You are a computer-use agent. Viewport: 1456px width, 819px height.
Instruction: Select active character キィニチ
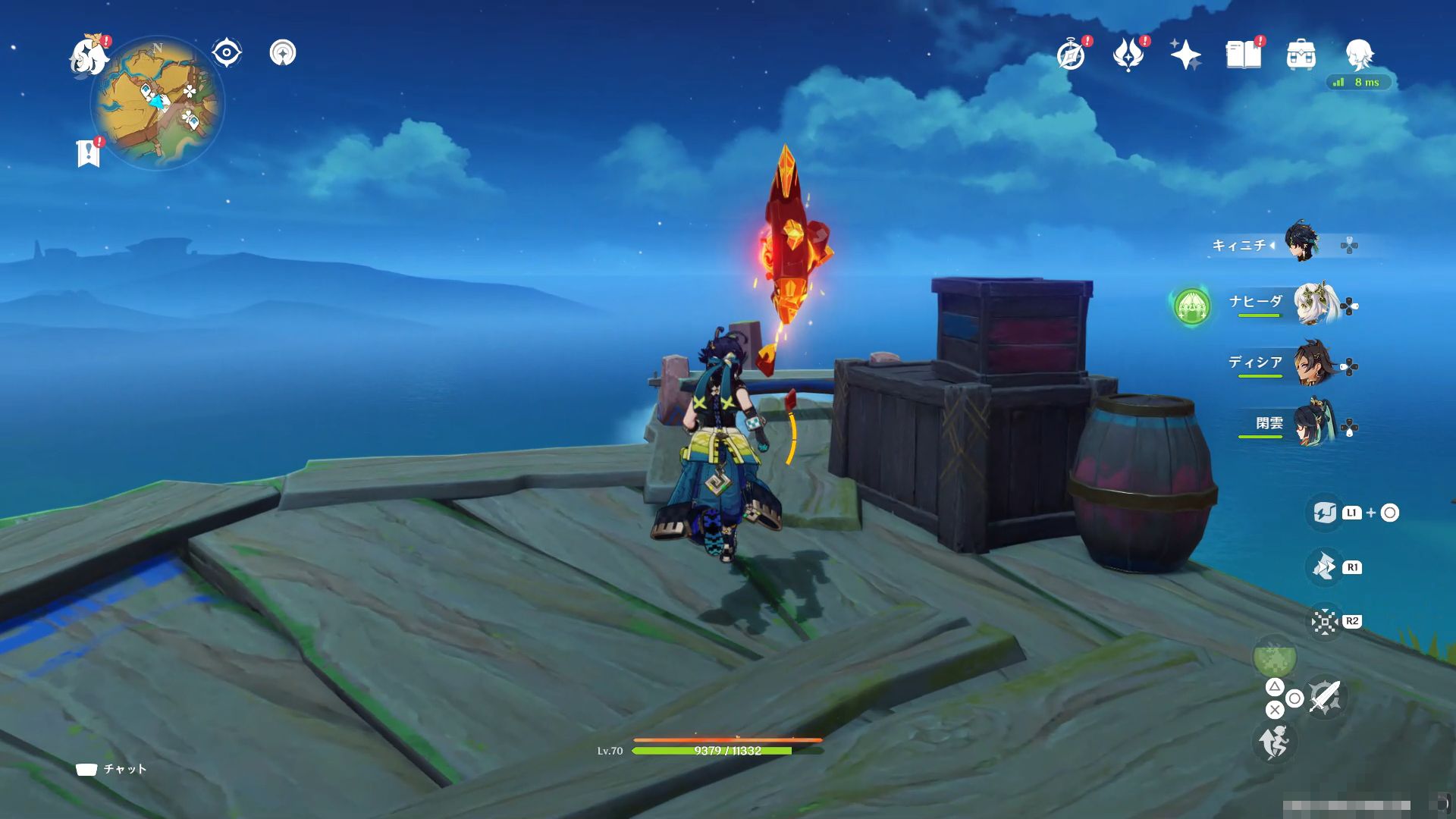point(1302,244)
